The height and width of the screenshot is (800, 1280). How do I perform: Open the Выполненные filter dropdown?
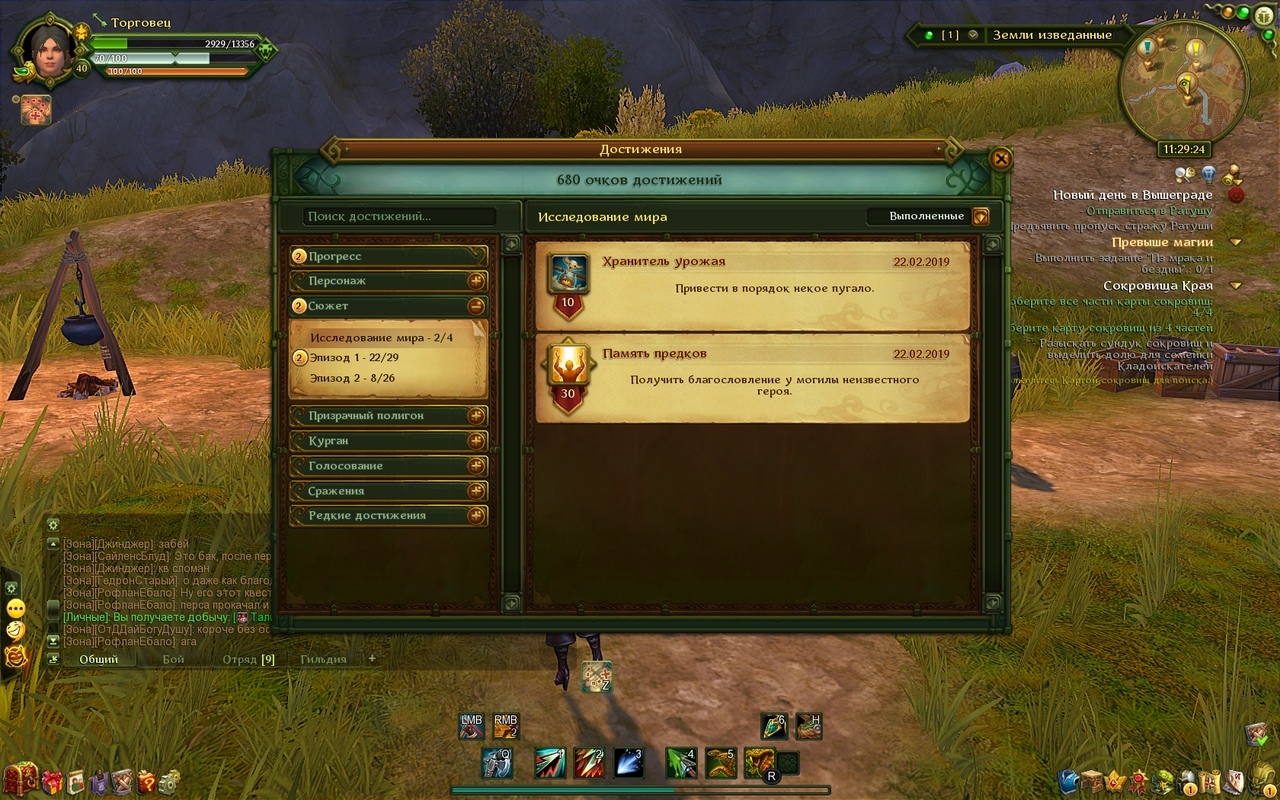coord(980,216)
